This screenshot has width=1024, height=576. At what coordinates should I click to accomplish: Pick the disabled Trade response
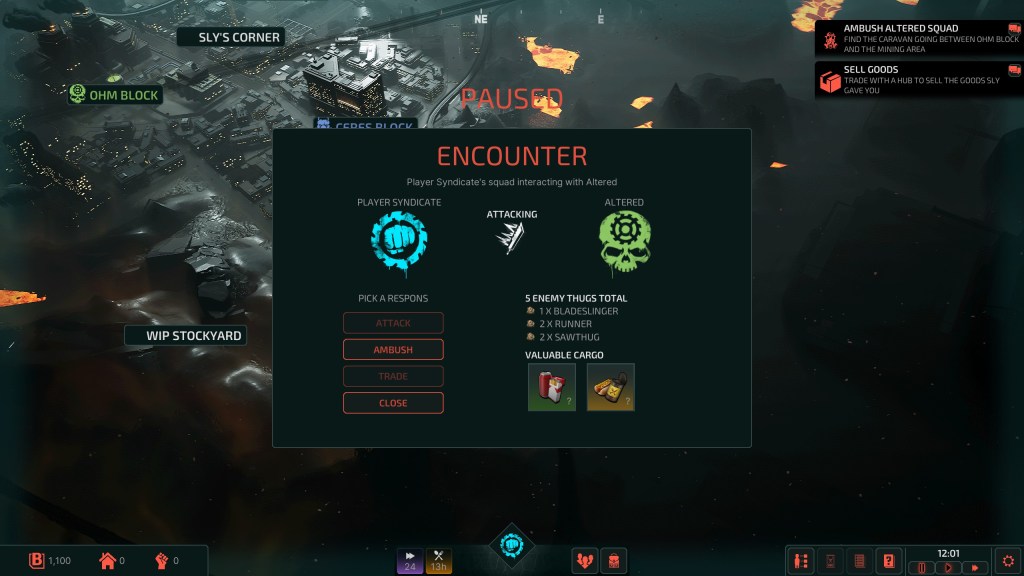(x=393, y=377)
